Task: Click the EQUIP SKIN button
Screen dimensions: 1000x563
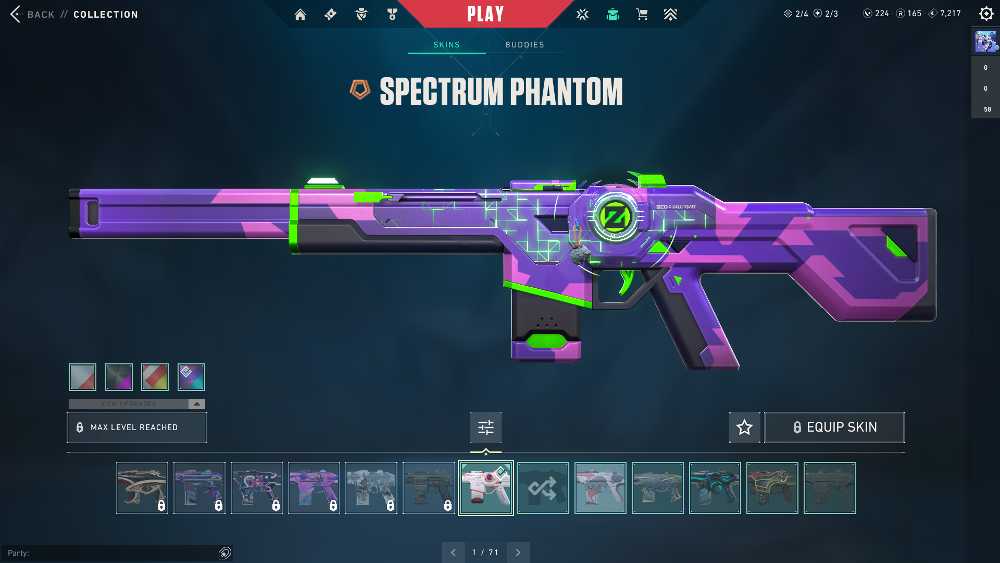Action: 834,427
